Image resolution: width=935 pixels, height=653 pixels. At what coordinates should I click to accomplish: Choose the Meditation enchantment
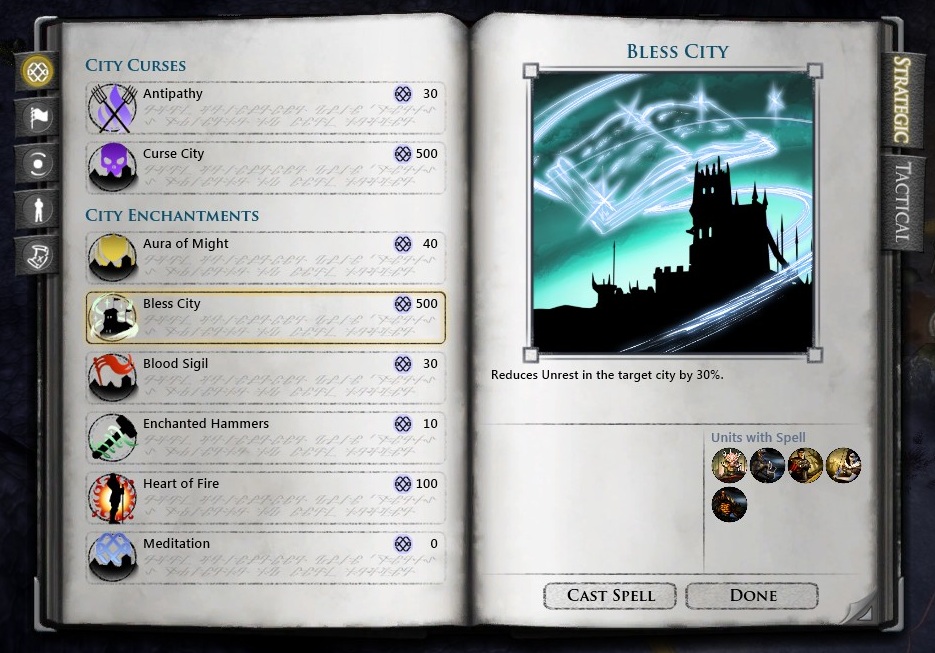click(265, 558)
